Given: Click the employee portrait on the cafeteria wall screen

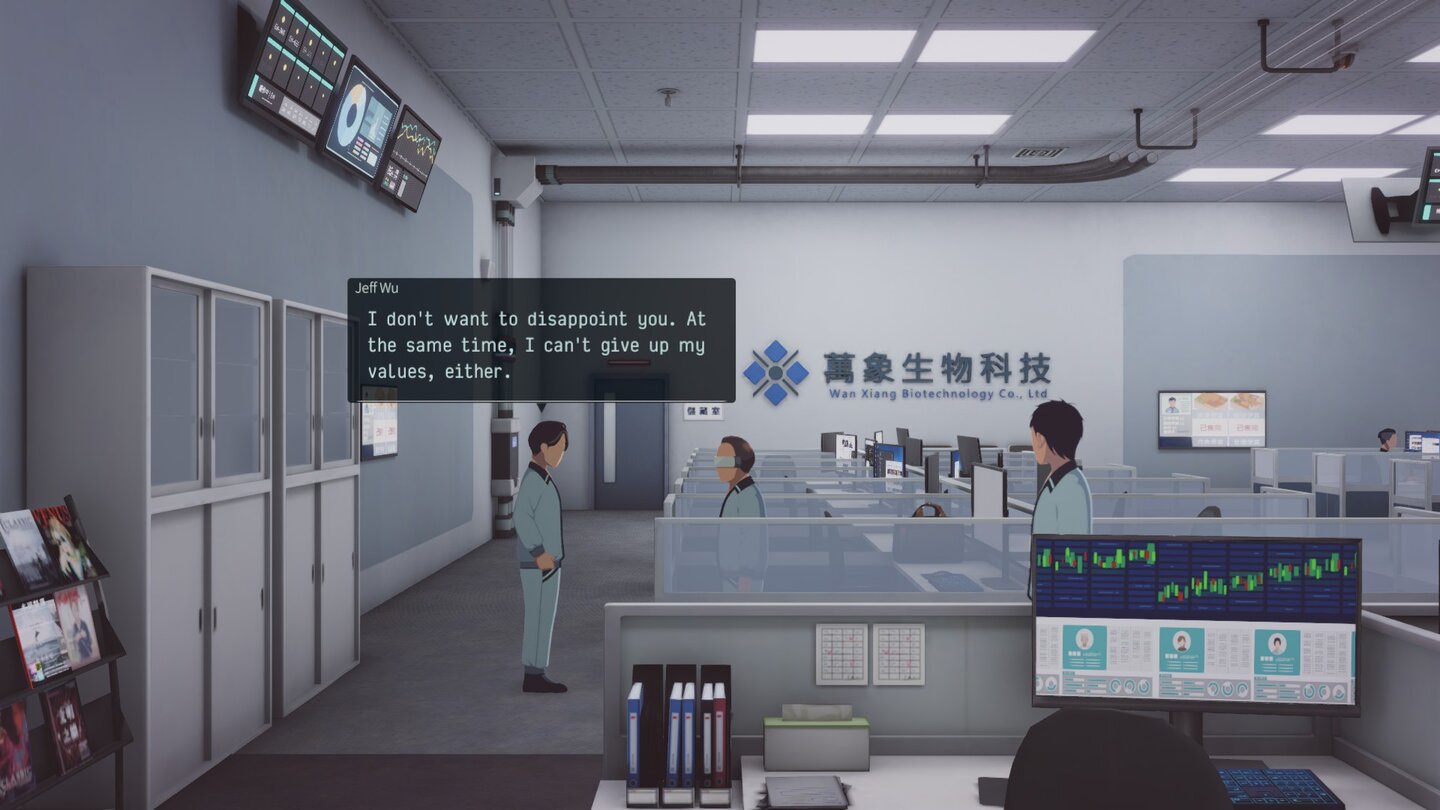Looking at the screenshot, I should (1172, 403).
